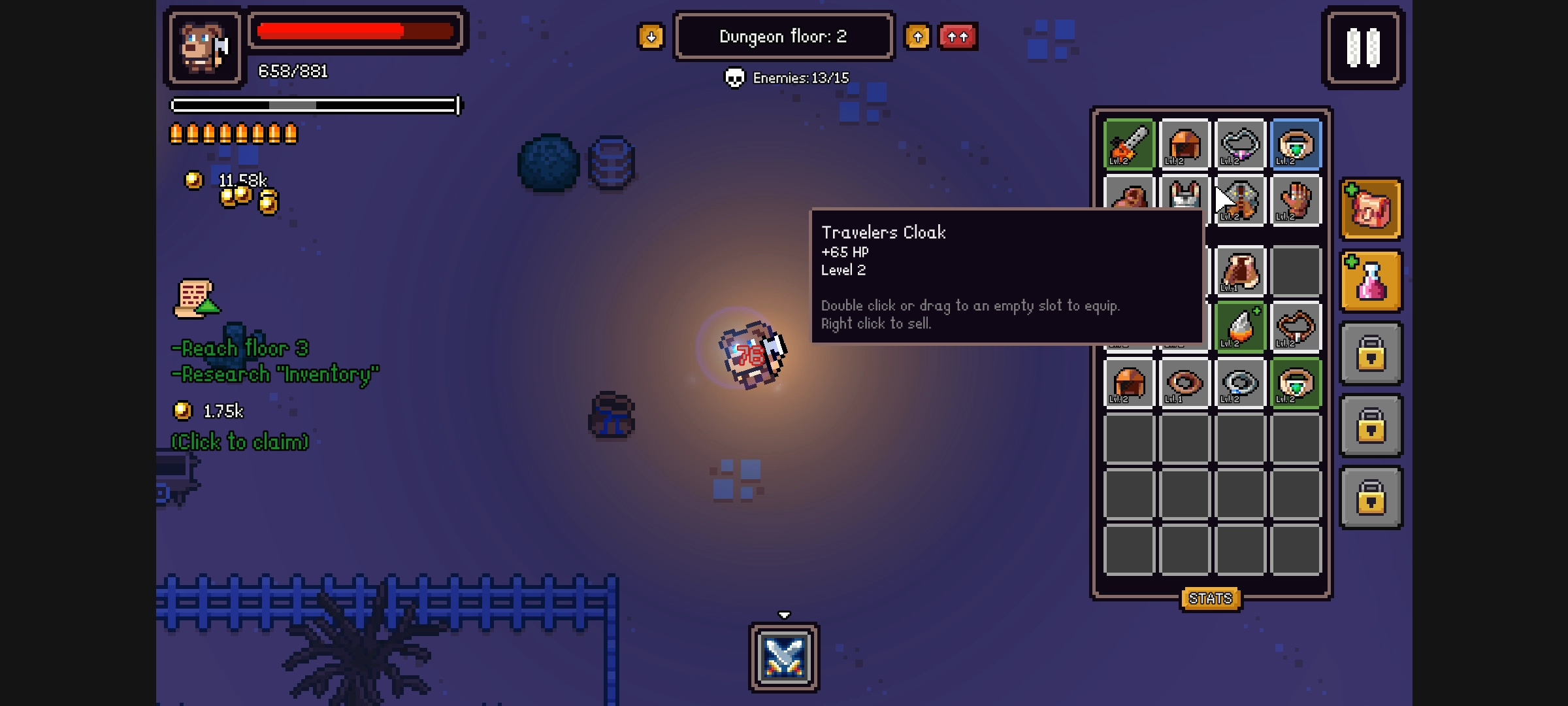This screenshot has height=706, width=1568.
Task: Select the blue-highlighted emerald ring slot
Action: click(1296, 144)
